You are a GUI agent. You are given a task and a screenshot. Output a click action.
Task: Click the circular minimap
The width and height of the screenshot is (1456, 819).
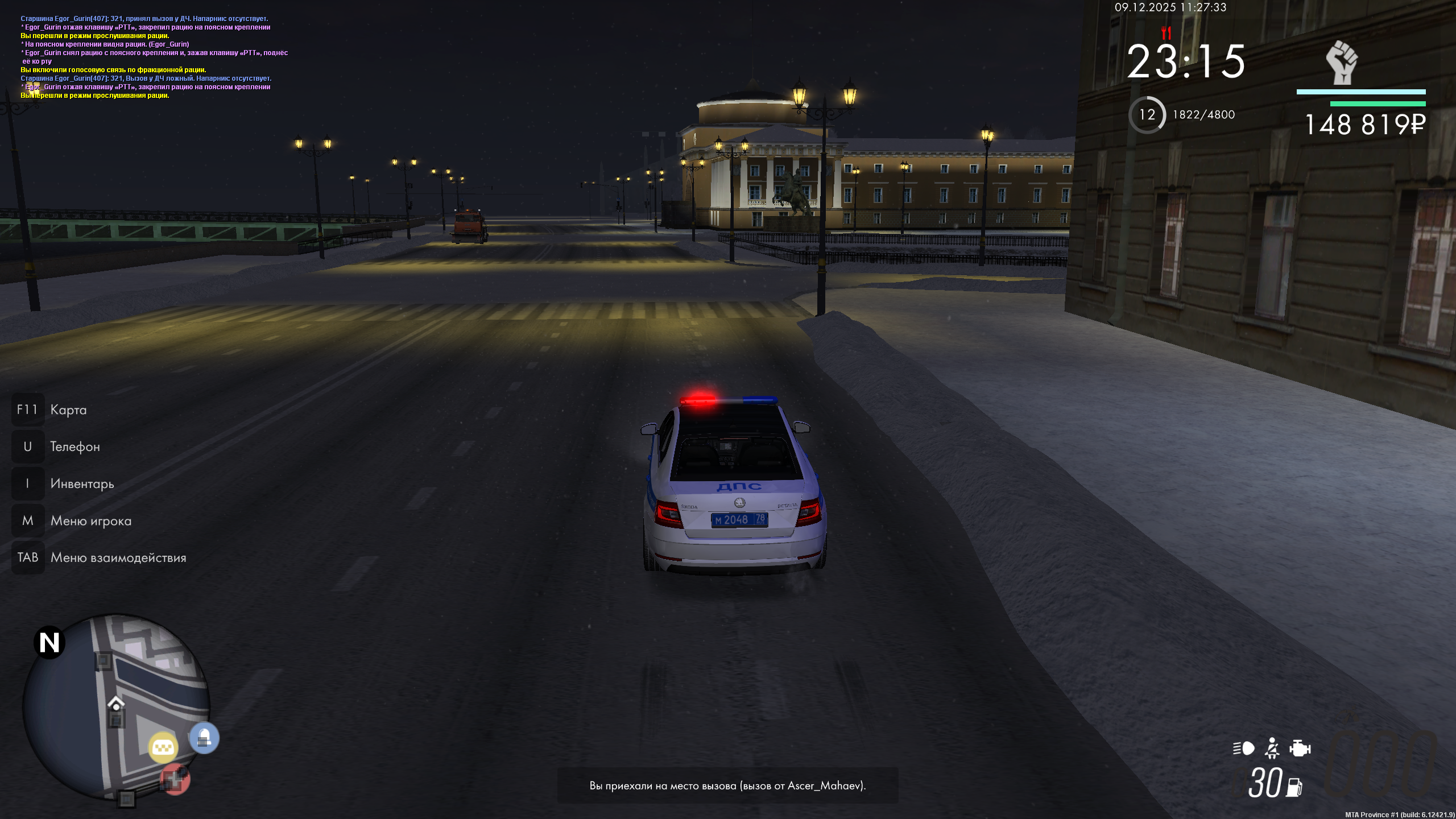116,708
